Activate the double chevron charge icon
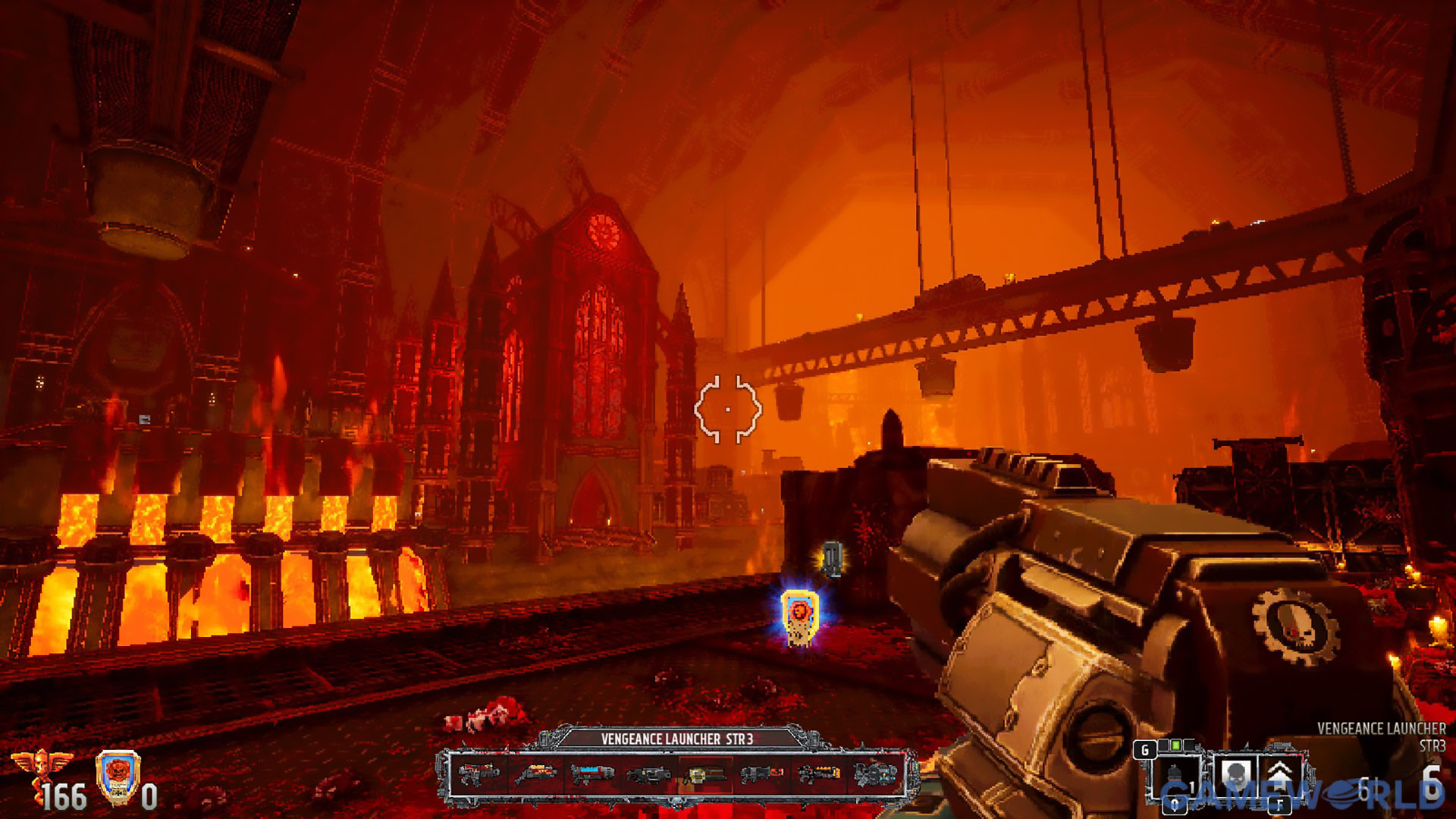Screen dimensions: 1456x819 [x=1281, y=775]
